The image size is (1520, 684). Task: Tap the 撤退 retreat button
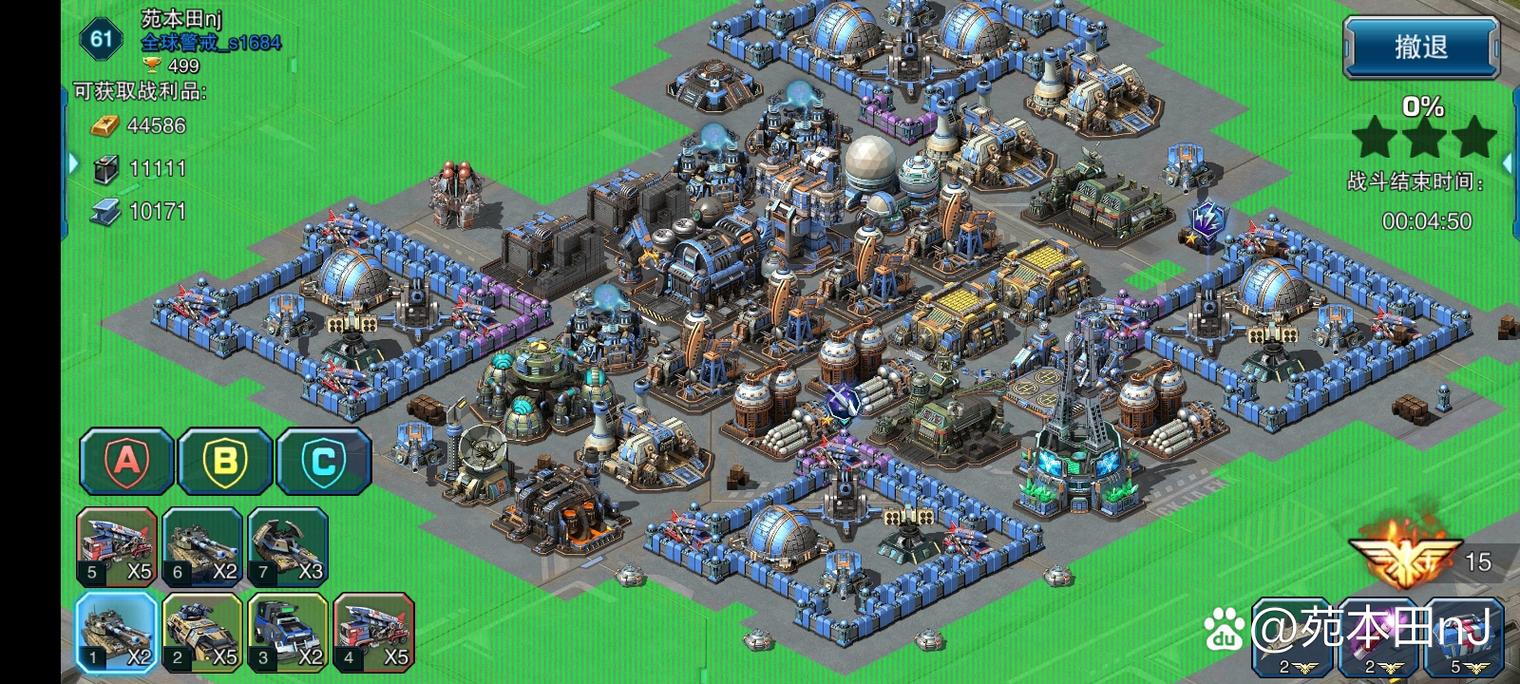(x=1420, y=47)
